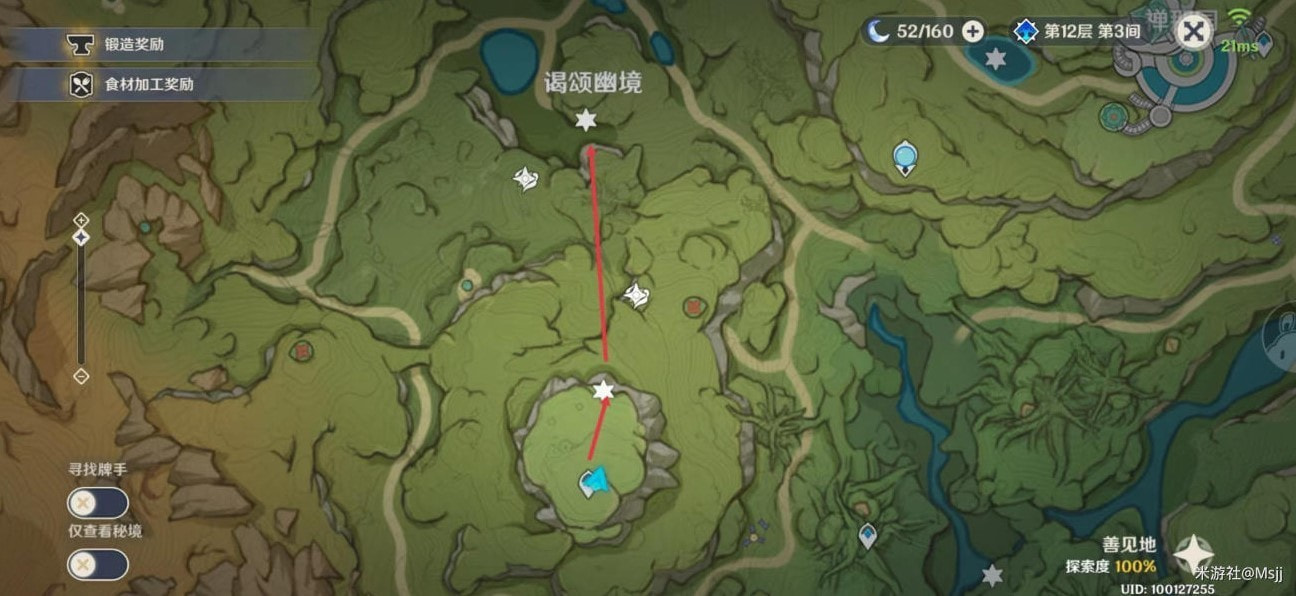Image resolution: width=1296 pixels, height=596 pixels.
Task: Add resin with the plus button
Action: tap(973, 31)
